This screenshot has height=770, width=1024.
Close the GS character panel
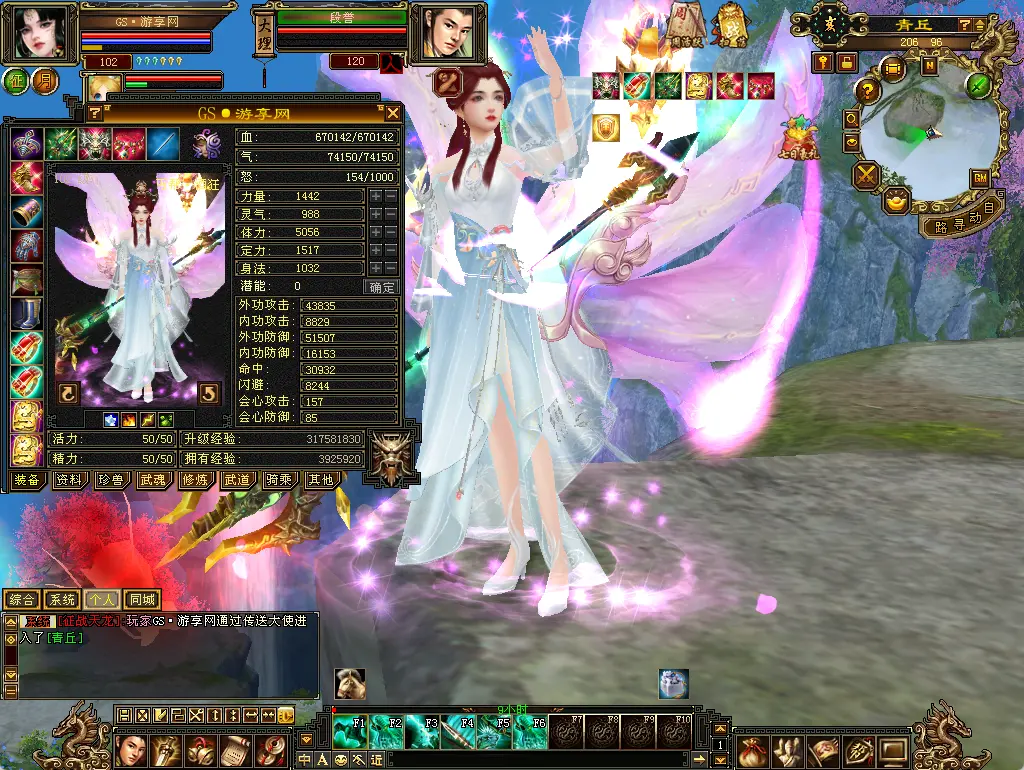[393, 113]
